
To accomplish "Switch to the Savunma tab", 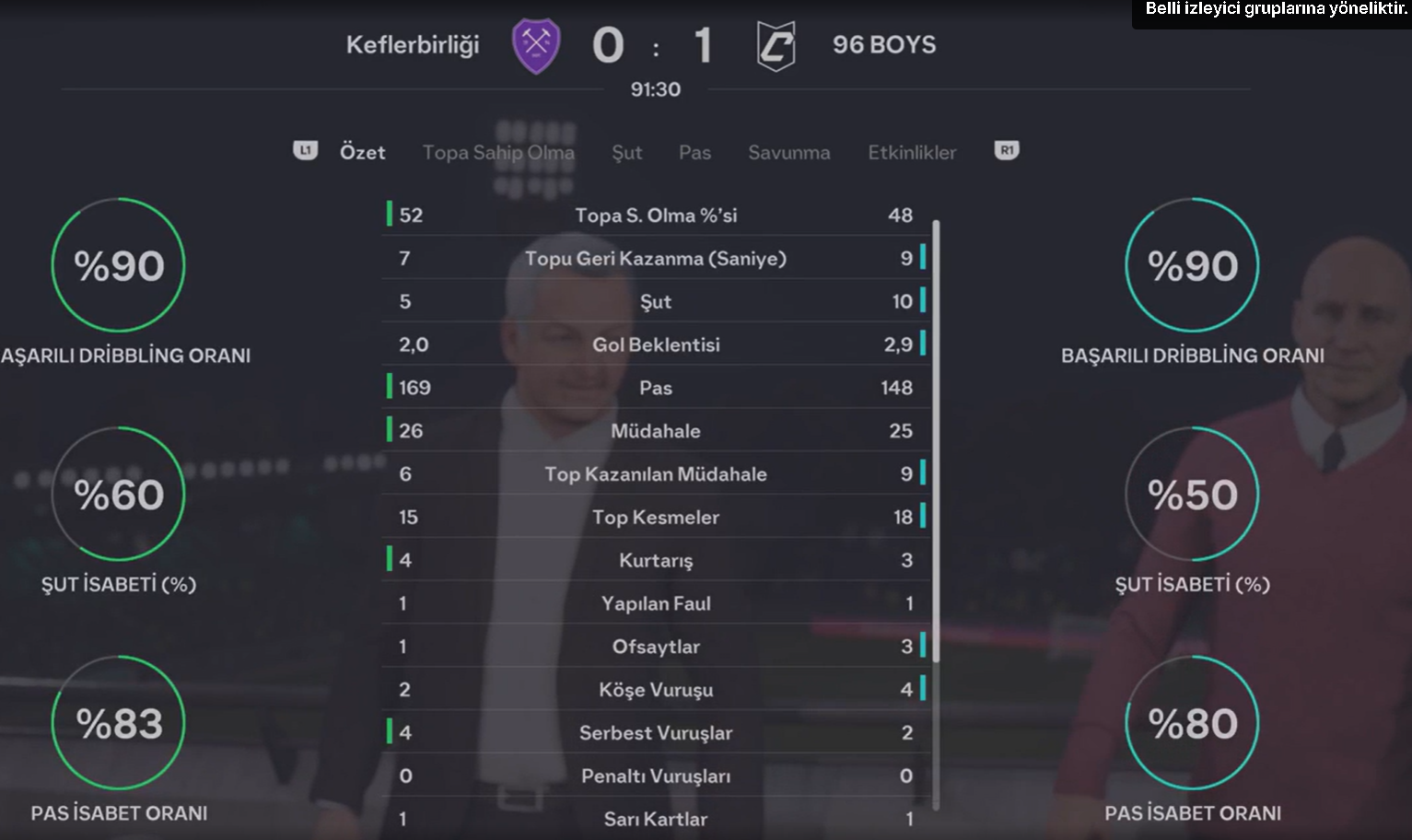I will pyautogui.click(x=788, y=152).
